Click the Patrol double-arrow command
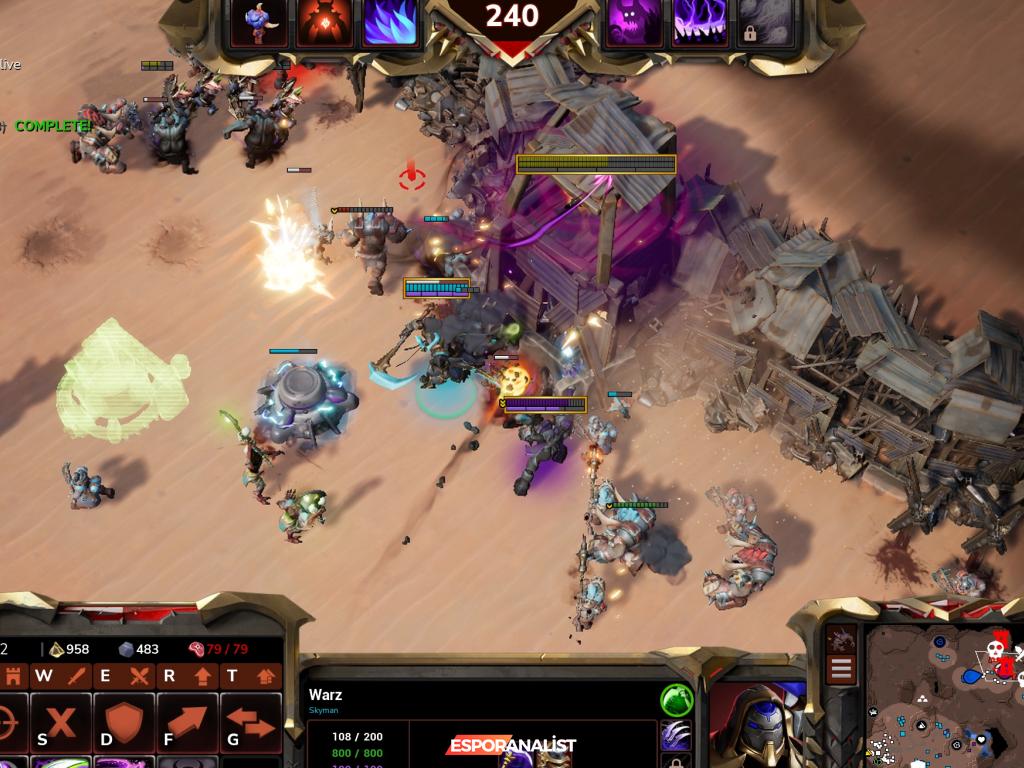 coord(250,722)
